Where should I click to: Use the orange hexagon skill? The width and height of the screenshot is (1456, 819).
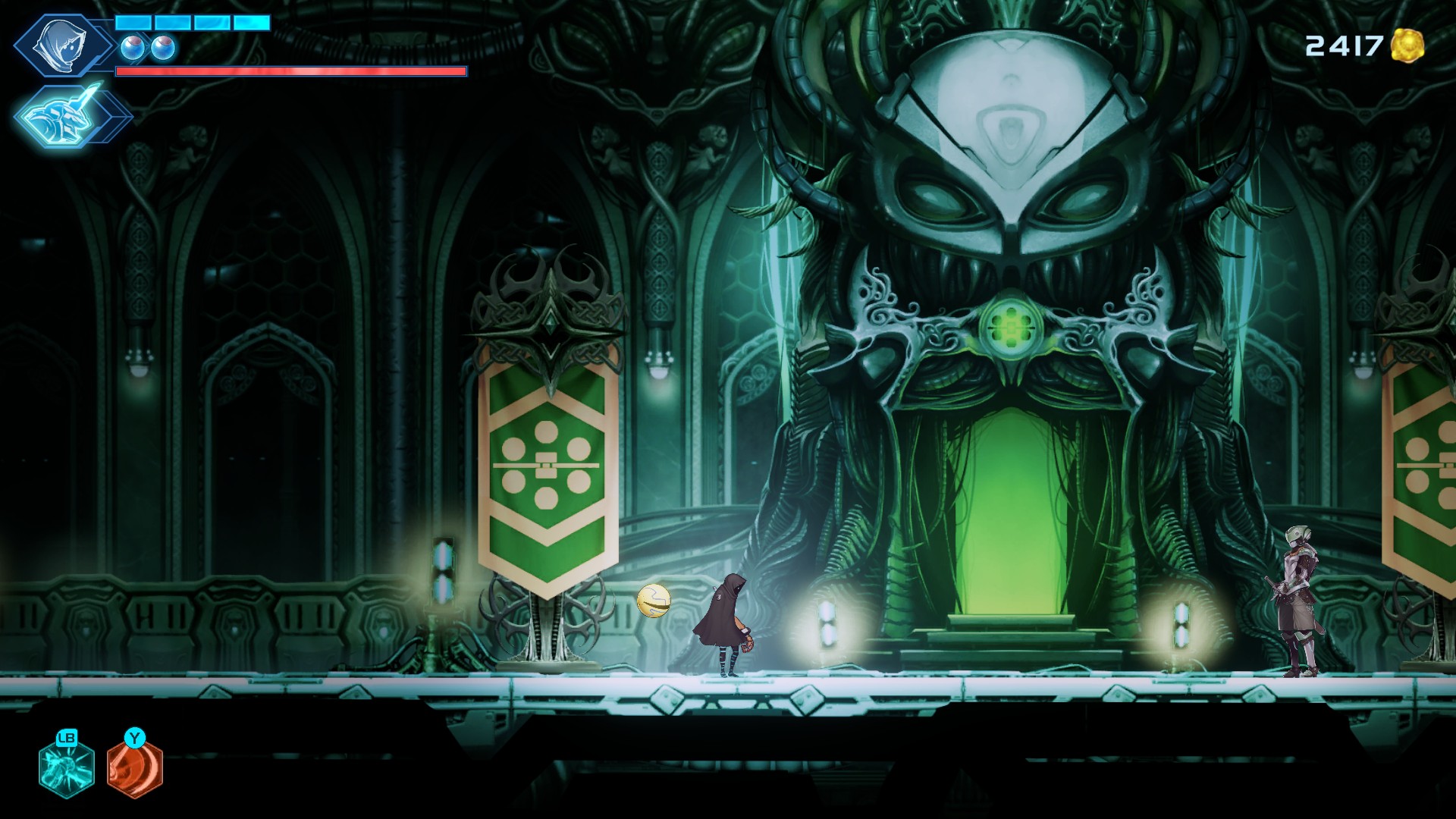point(135,767)
